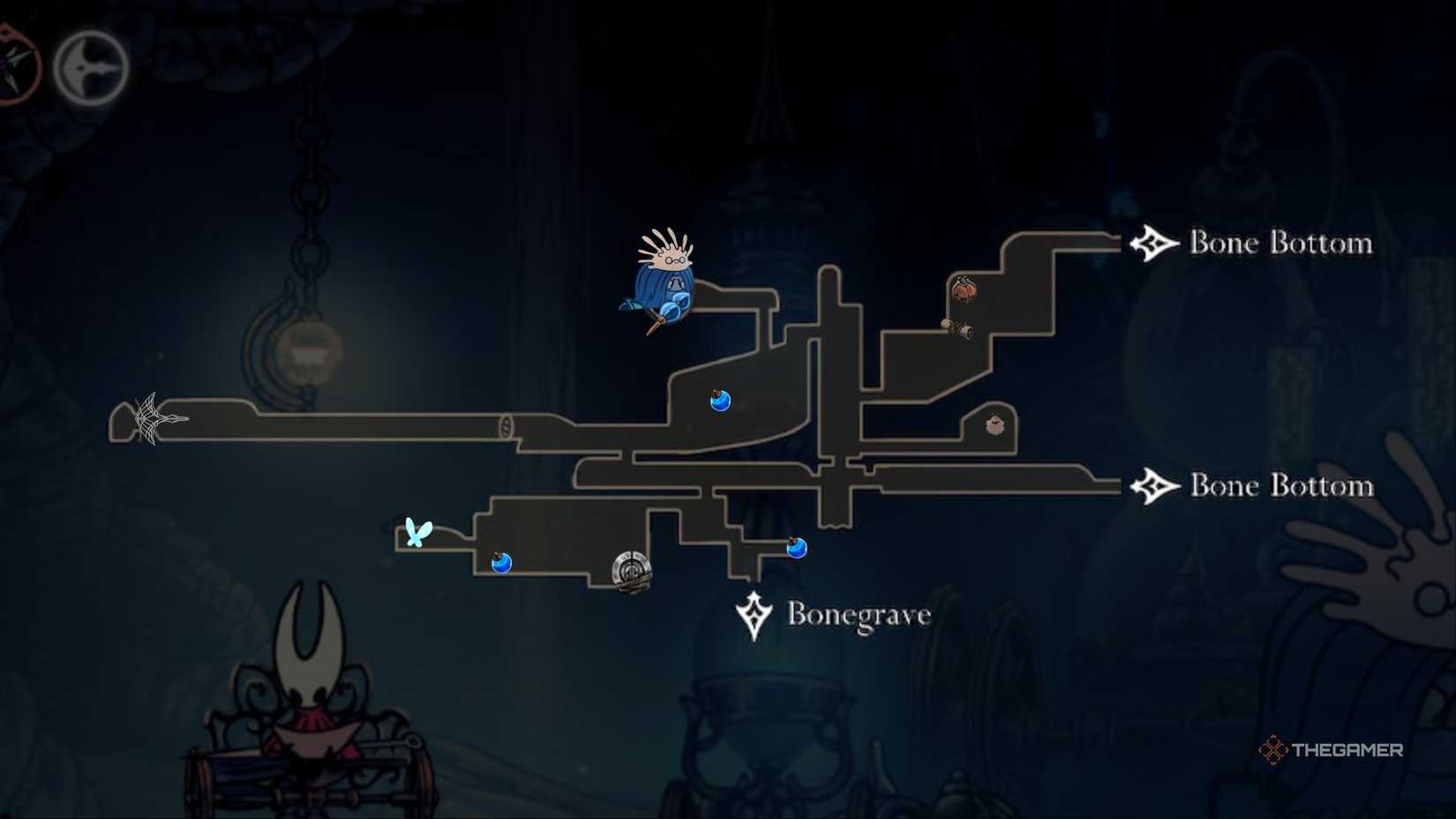Select the blue flask marker near Bonegrave
This screenshot has height=819, width=1456.
tap(796, 547)
